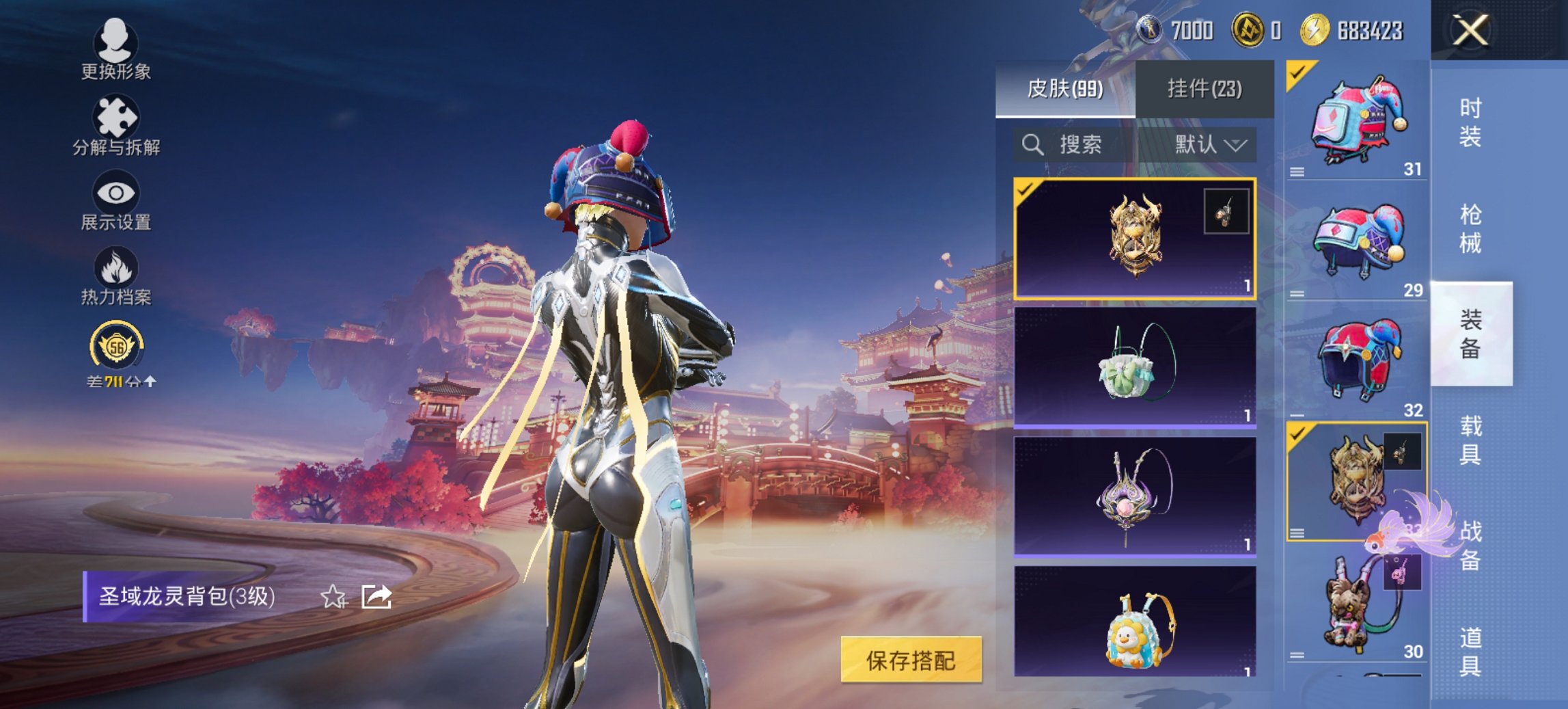
Task: Tap the search magnifier in the skin list
Action: [x=1032, y=145]
